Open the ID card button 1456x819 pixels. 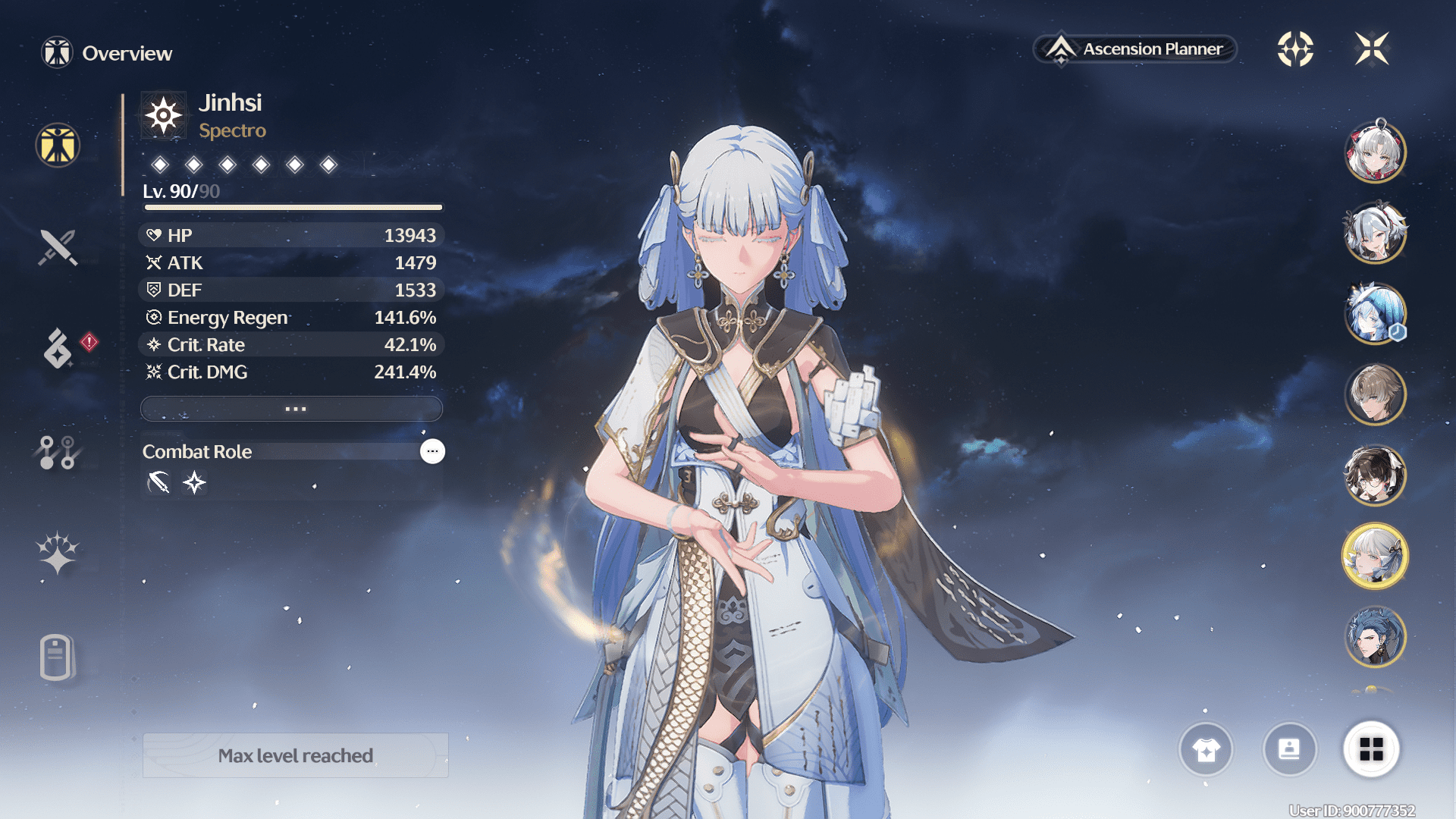click(x=1289, y=749)
